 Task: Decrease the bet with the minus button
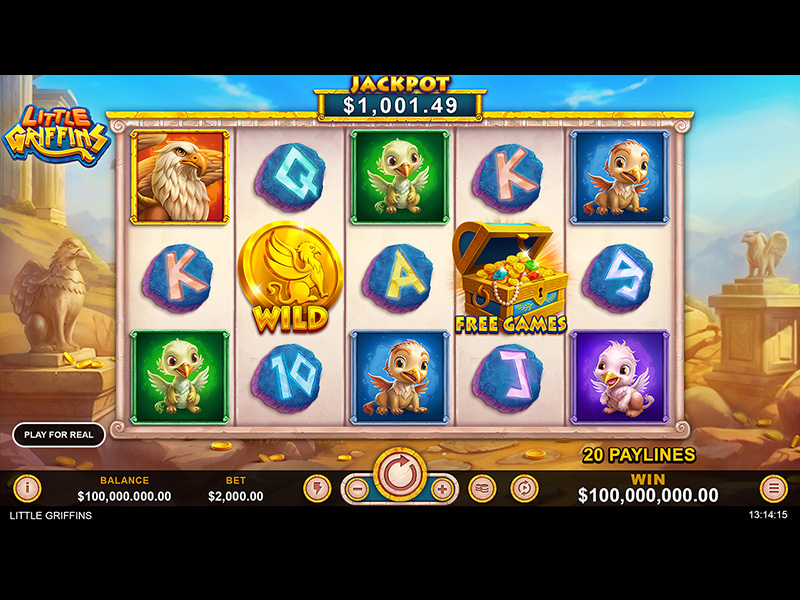tap(356, 489)
